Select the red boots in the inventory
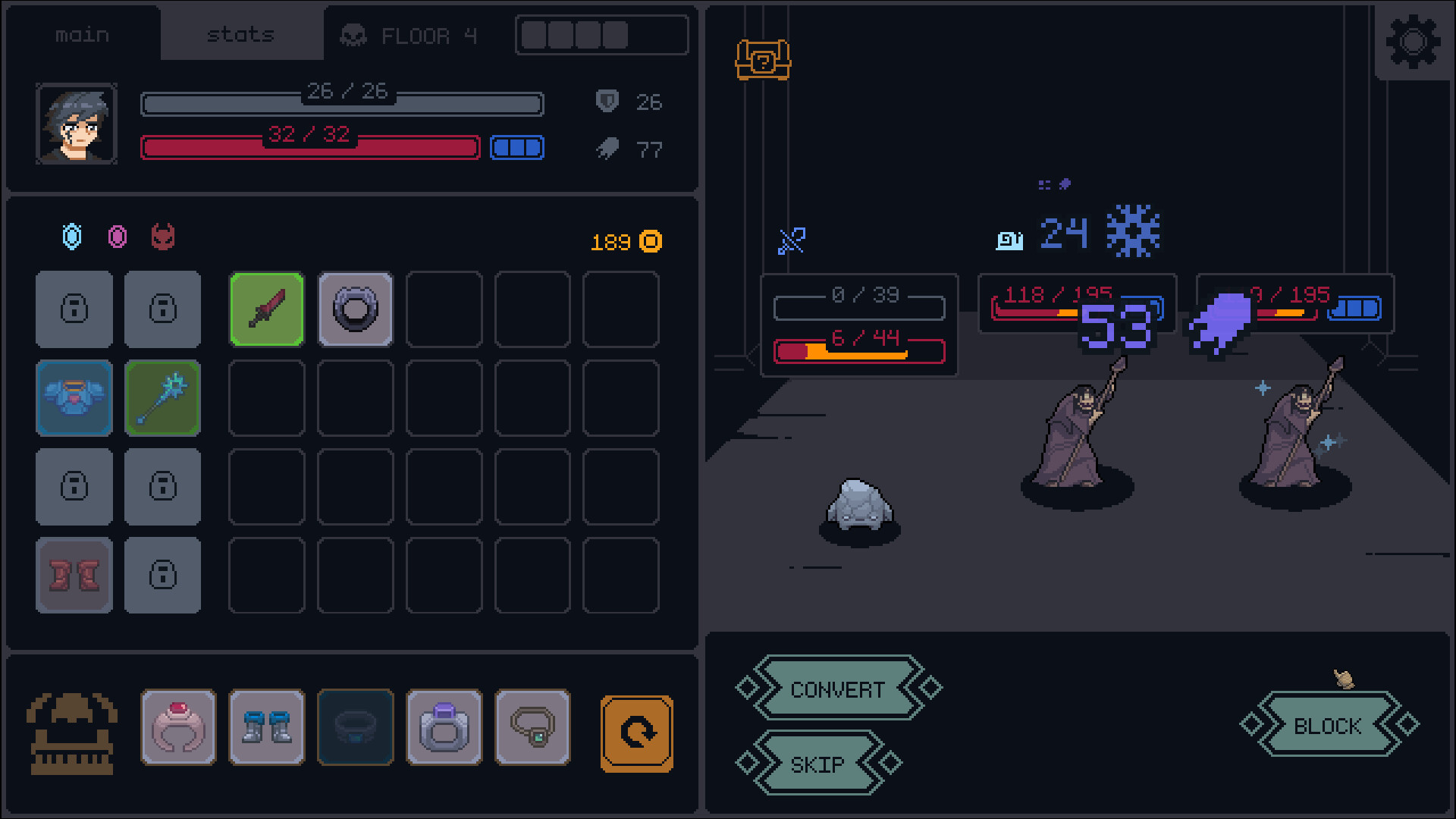Screen dimensions: 1456x819 (x=74, y=575)
